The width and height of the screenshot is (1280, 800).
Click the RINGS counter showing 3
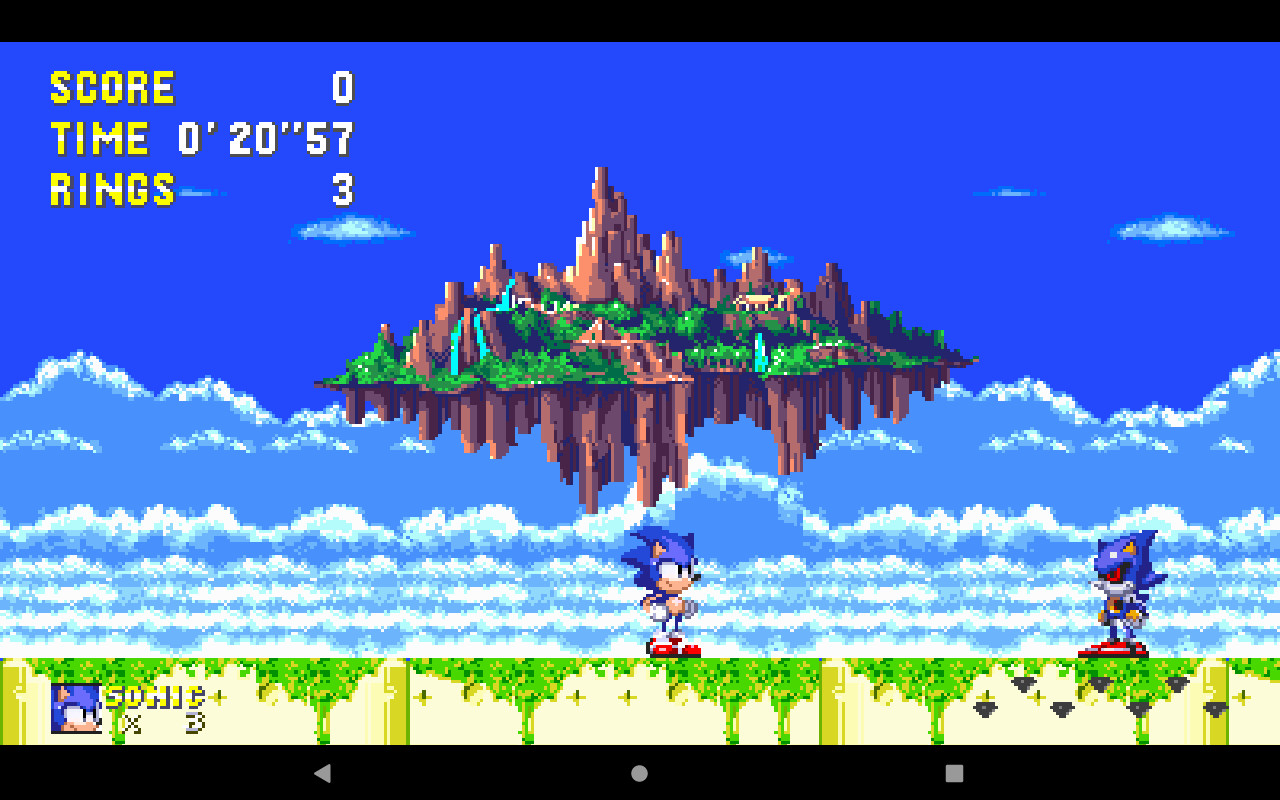click(345, 191)
